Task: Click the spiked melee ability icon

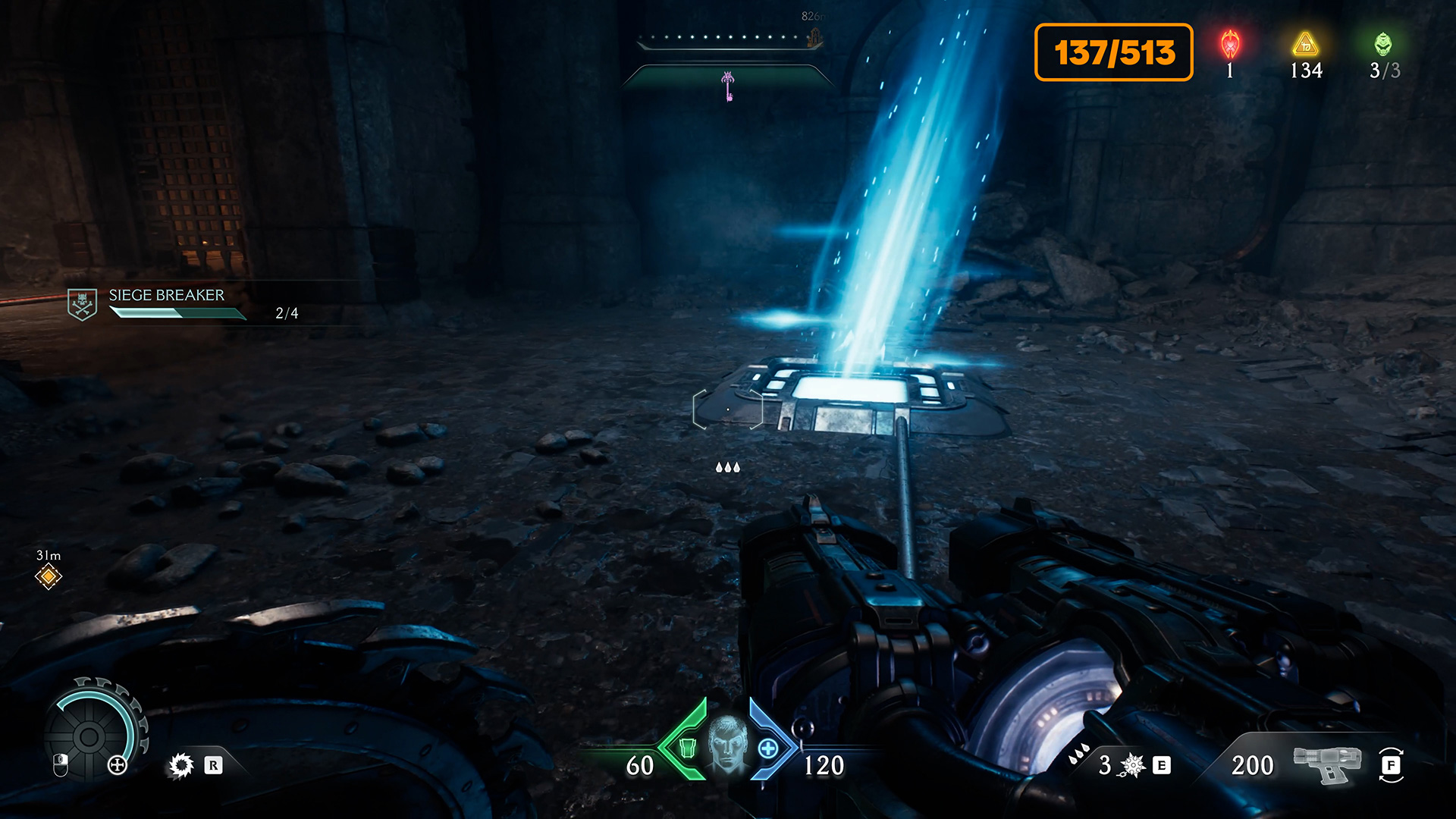Action: coord(181,765)
